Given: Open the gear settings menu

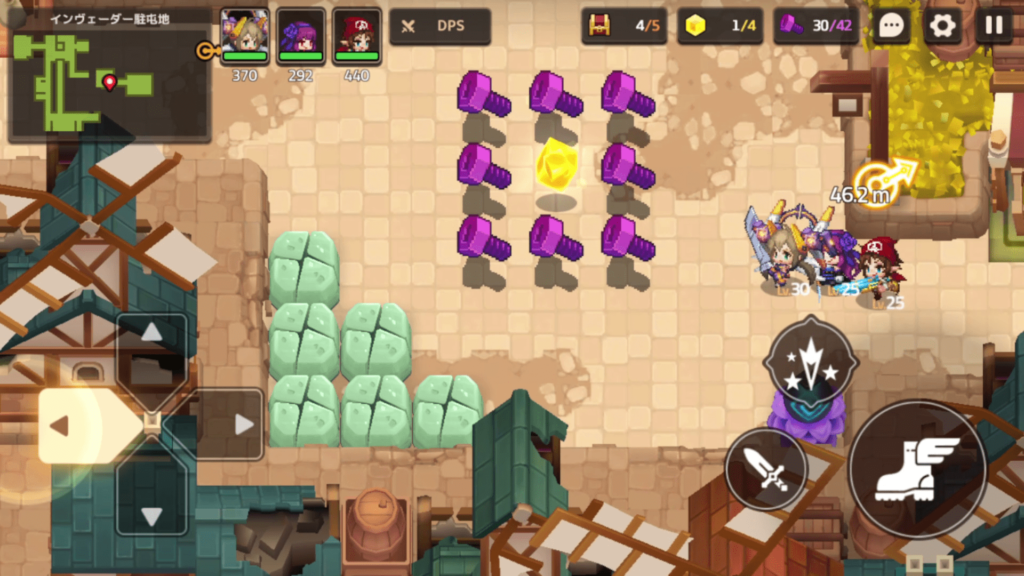Looking at the screenshot, I should click(x=942, y=26).
